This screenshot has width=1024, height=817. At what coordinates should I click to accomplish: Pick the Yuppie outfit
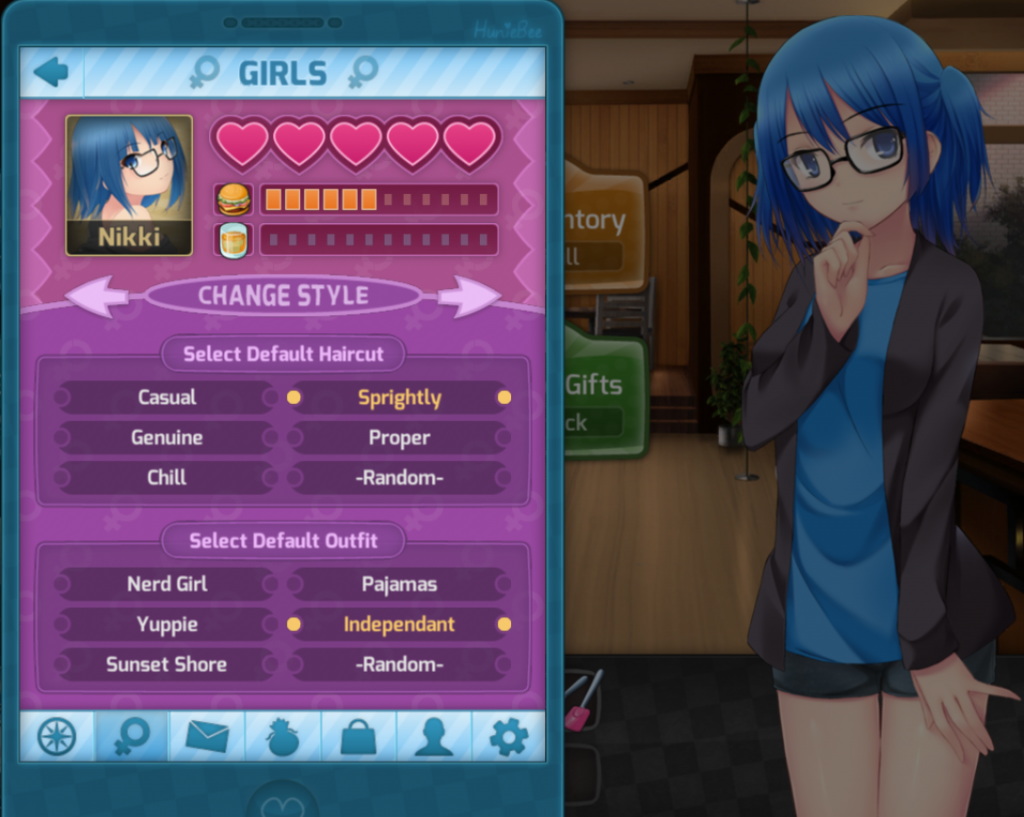point(167,624)
